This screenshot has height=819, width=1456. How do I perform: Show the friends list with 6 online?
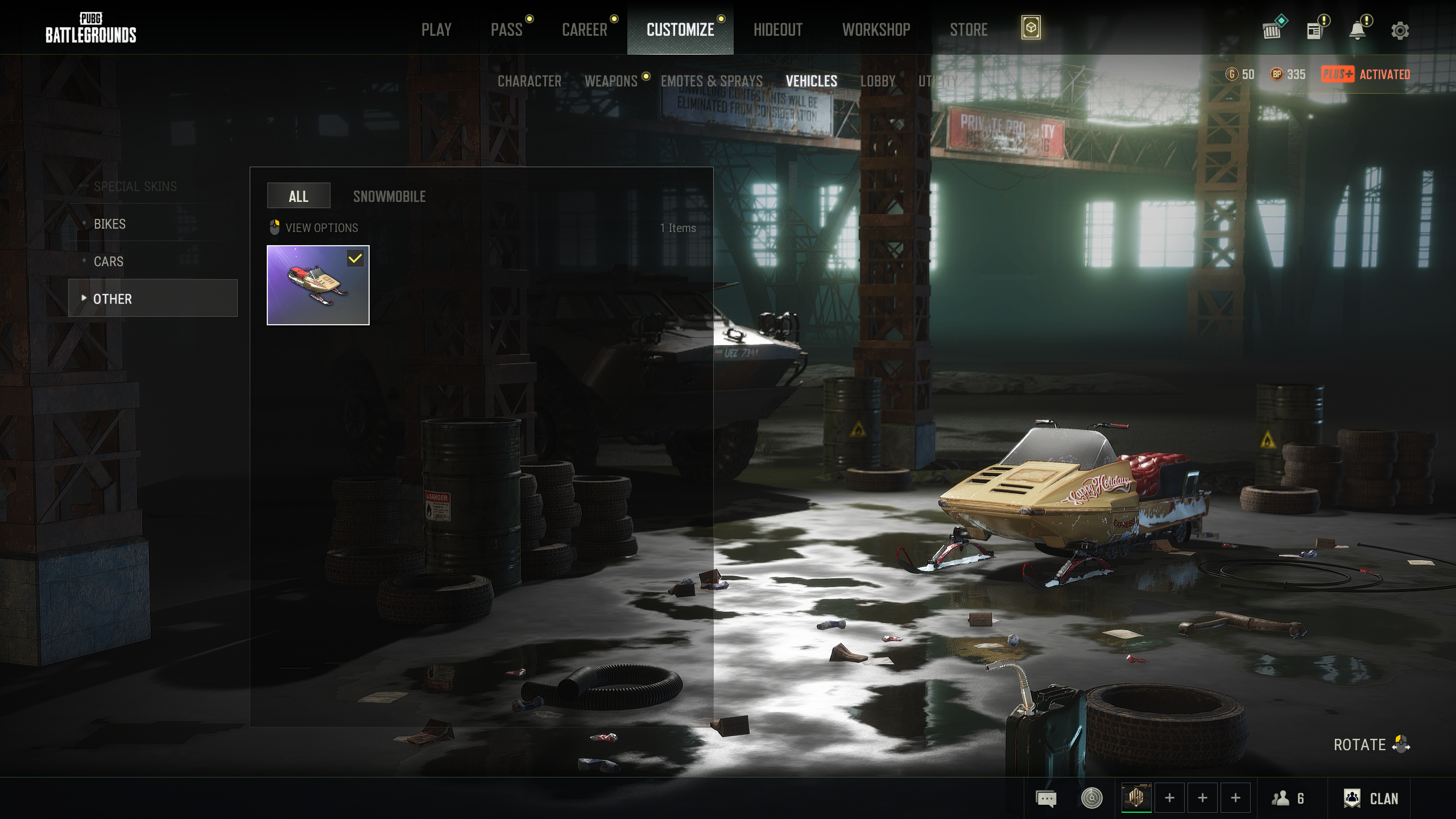coord(1288,799)
